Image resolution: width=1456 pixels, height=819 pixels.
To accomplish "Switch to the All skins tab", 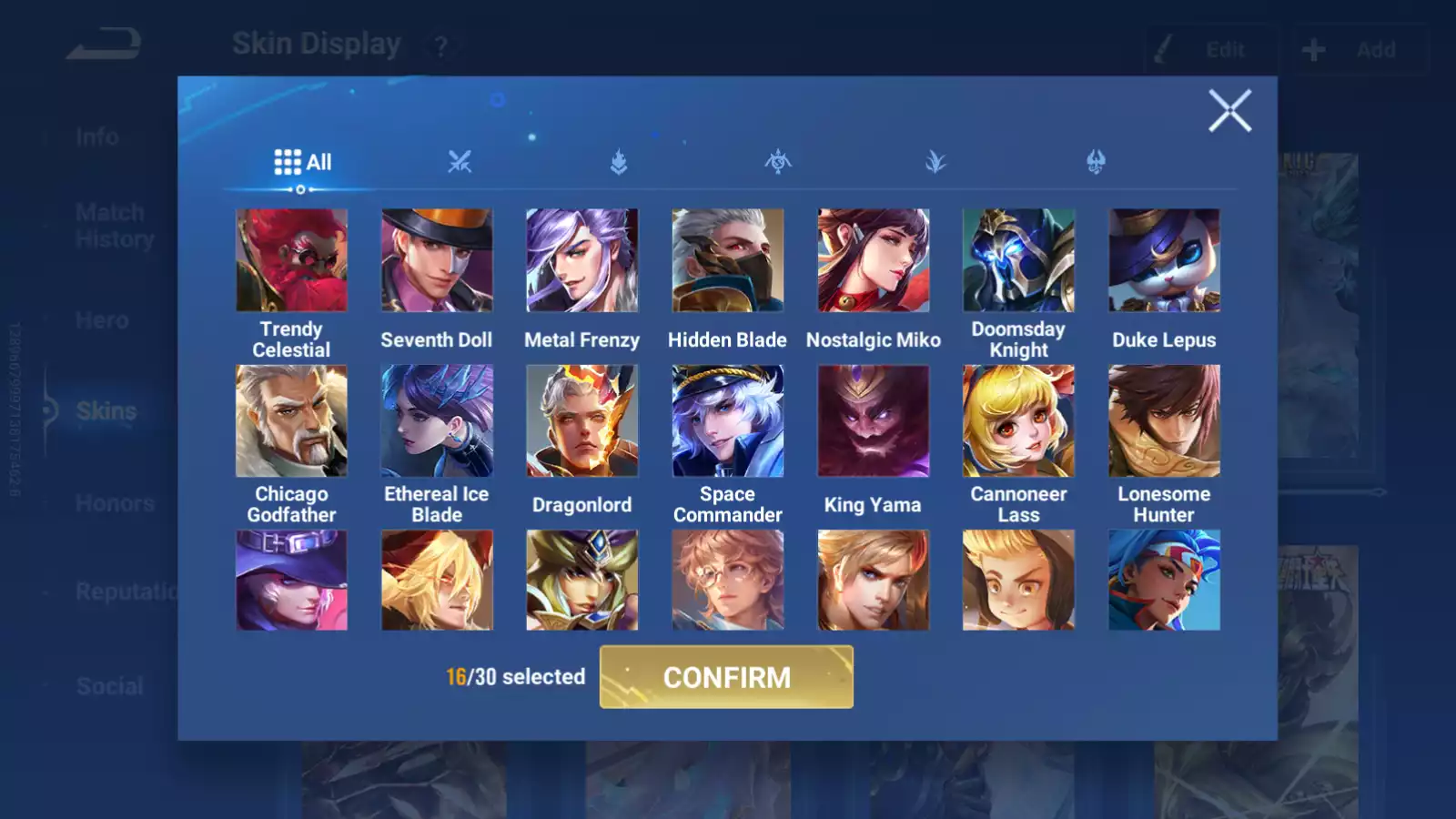I will click(302, 163).
